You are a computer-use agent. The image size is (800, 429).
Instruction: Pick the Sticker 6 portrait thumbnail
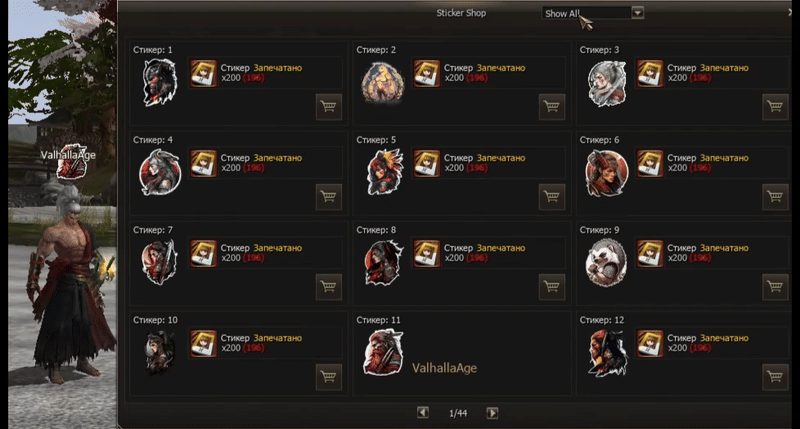(x=606, y=172)
